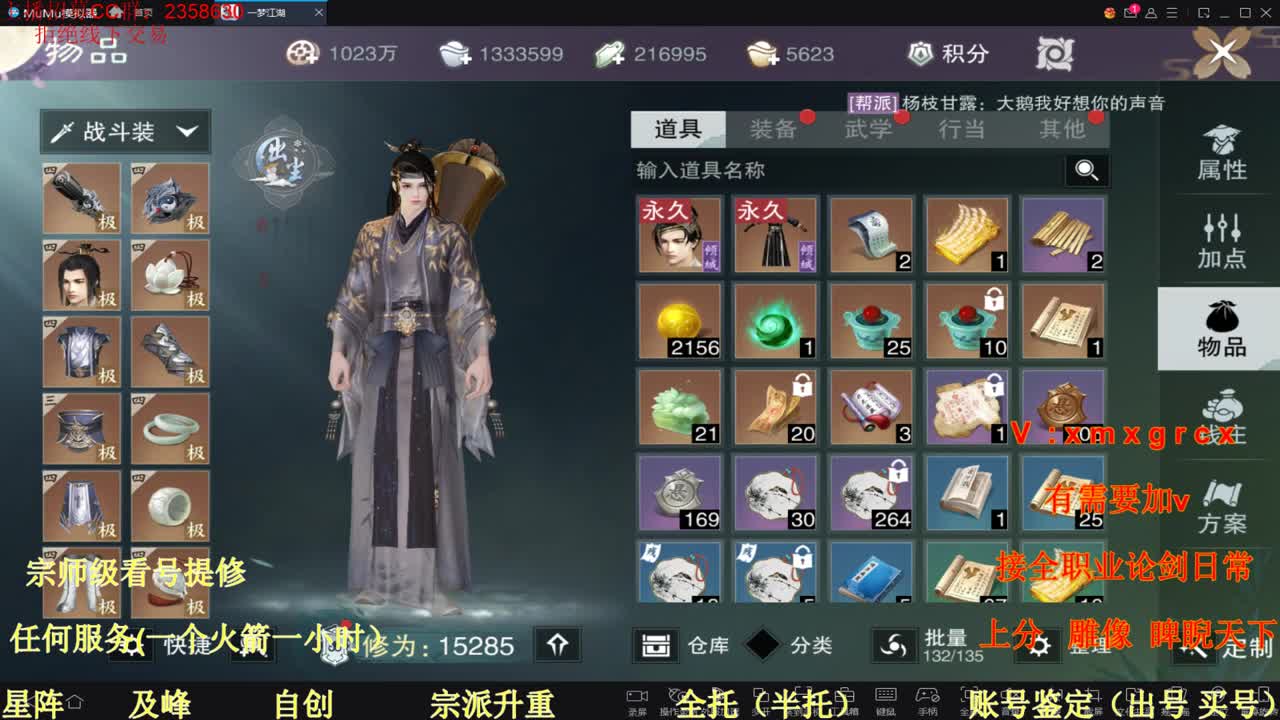
Task: Open the 武学 martial arts tab
Action: tap(870, 129)
